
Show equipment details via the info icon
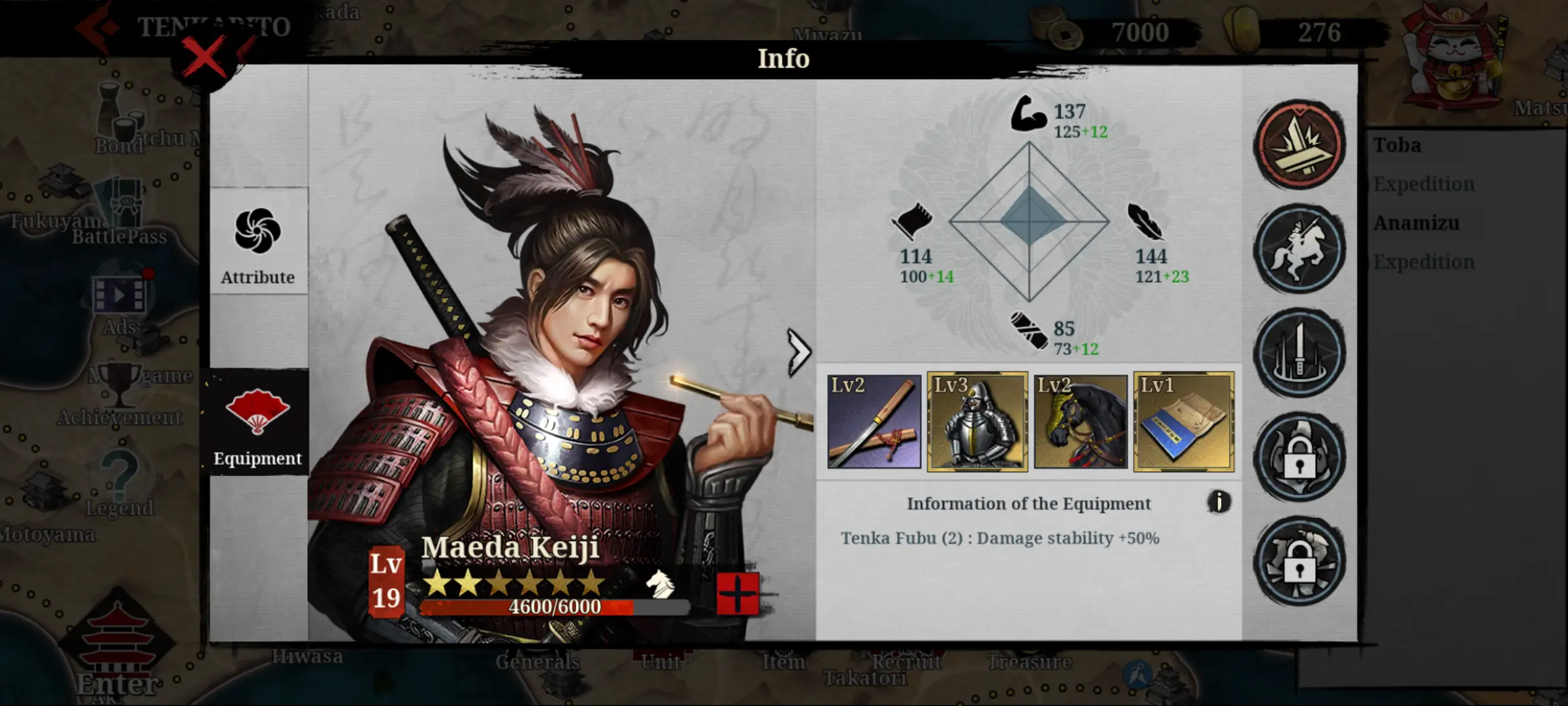[x=1218, y=502]
